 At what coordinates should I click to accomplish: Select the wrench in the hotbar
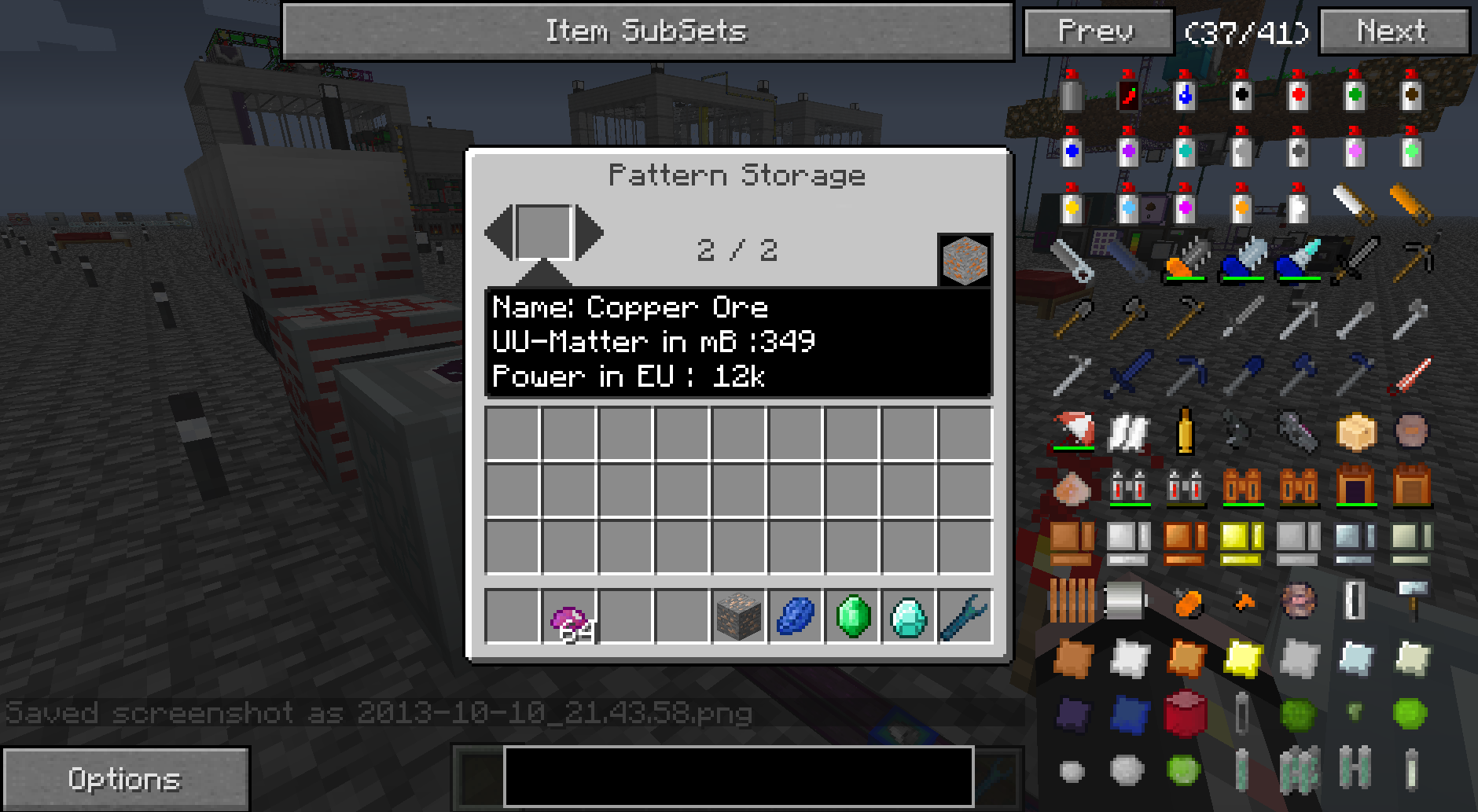click(x=965, y=617)
